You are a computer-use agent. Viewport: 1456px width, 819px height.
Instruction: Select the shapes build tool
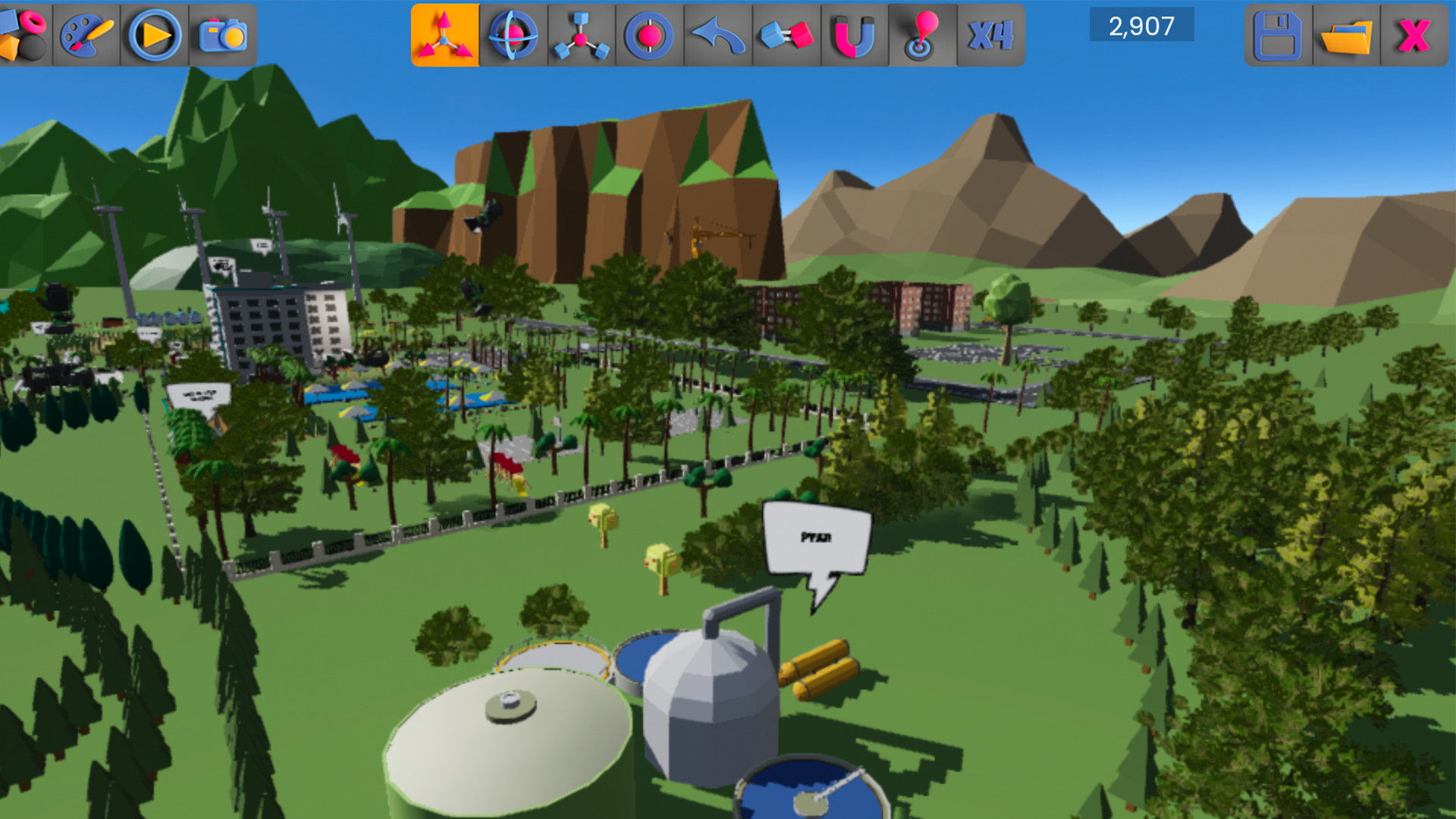tap(25, 33)
